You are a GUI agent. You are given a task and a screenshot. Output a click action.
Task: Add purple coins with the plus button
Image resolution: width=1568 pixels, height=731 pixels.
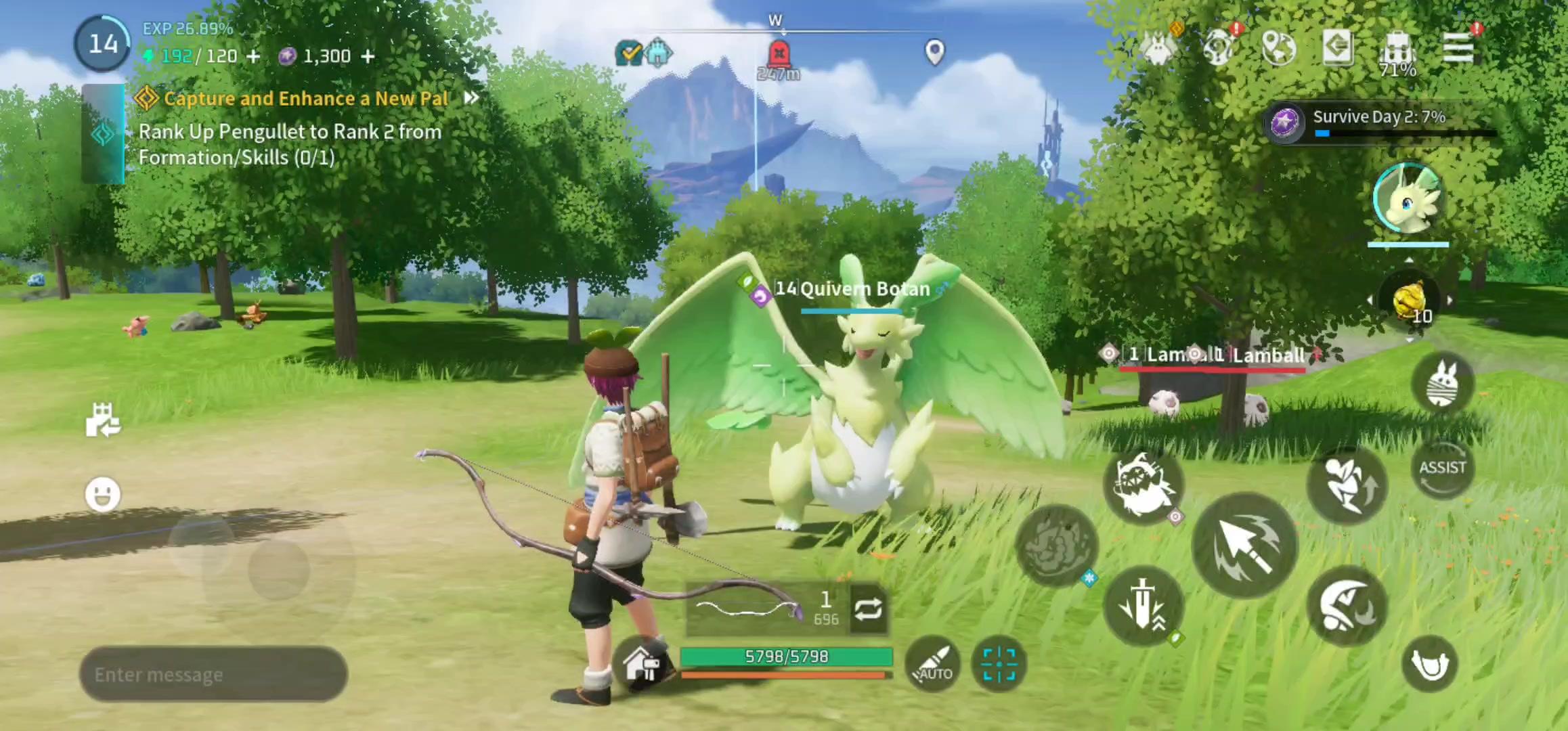(x=368, y=56)
